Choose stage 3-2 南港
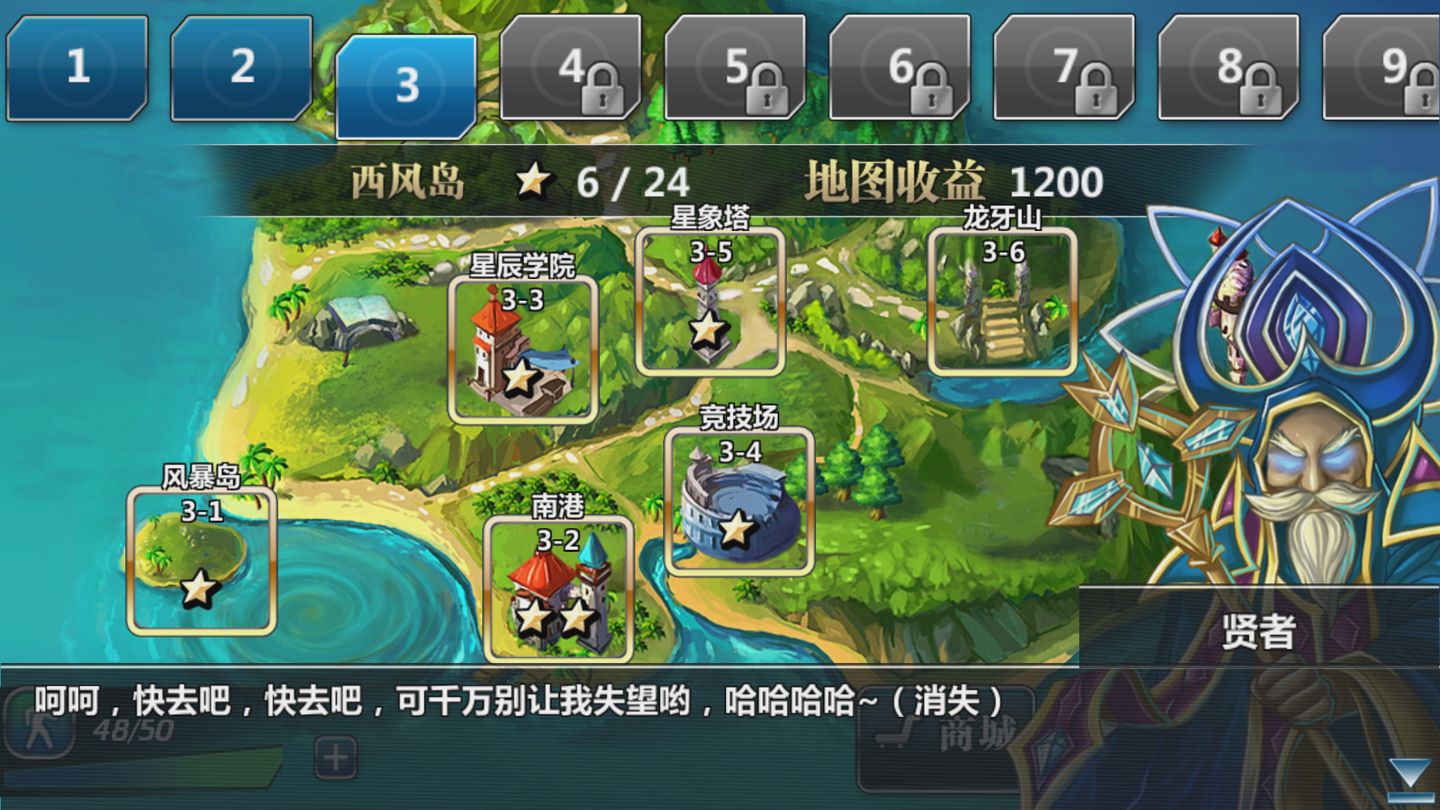The height and width of the screenshot is (810, 1440). [x=558, y=588]
